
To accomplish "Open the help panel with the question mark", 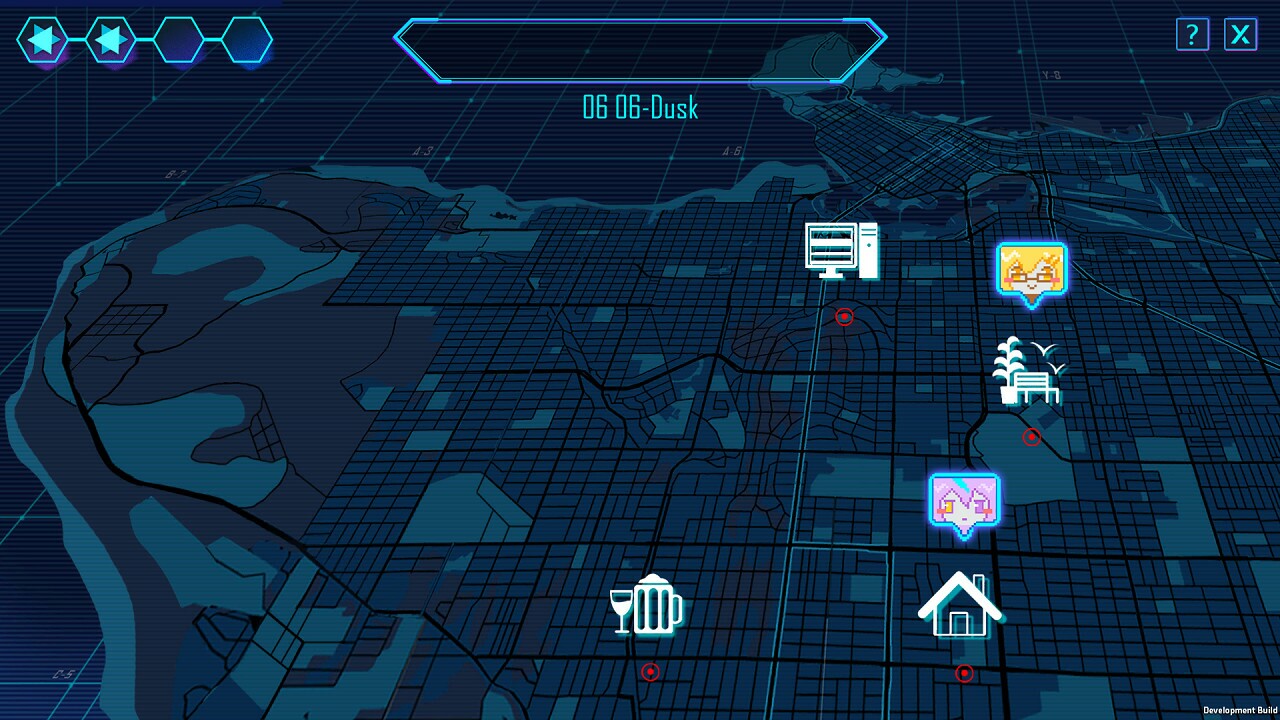I will coord(1190,35).
